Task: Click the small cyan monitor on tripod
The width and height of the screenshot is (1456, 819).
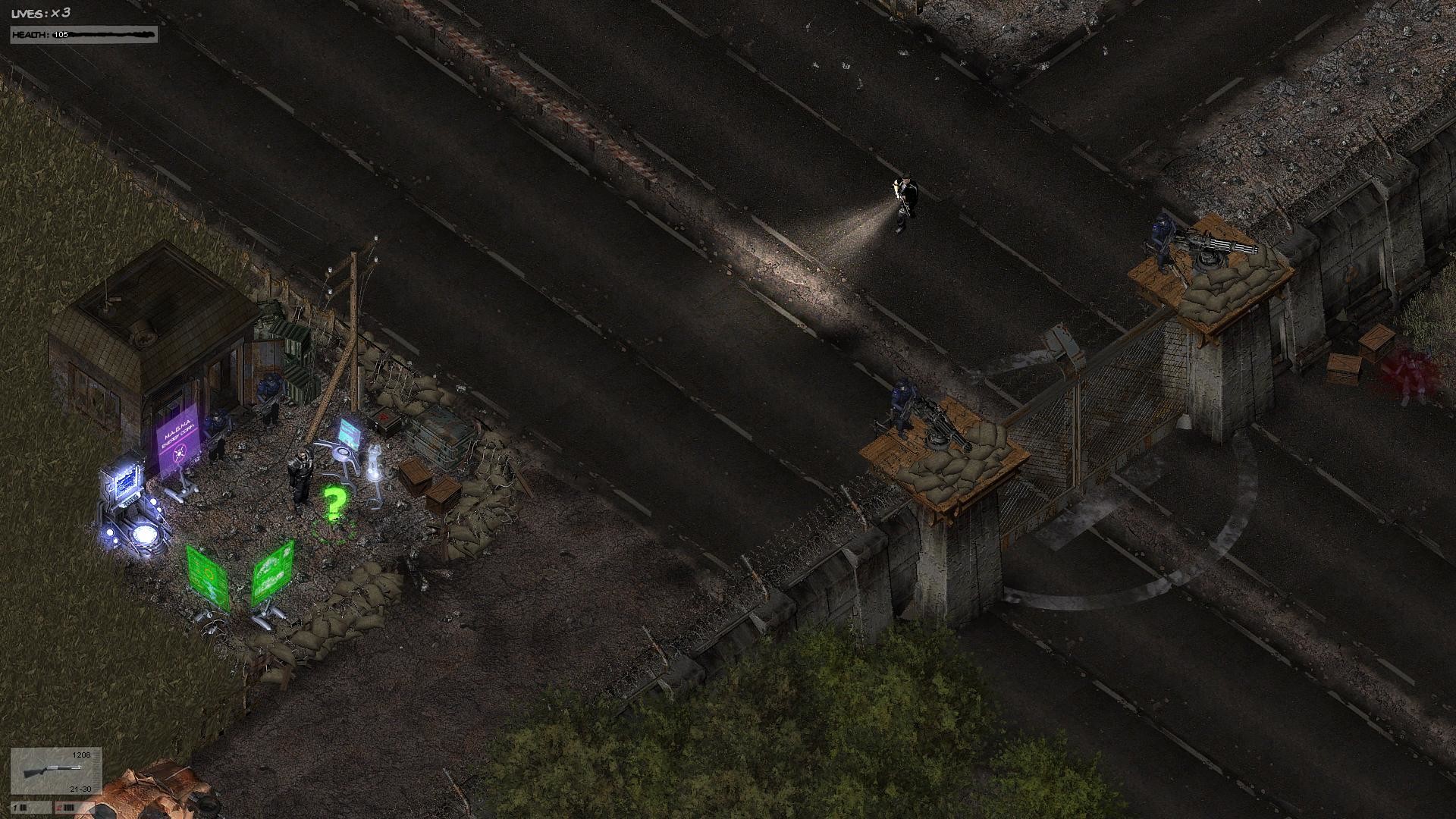Action: click(348, 430)
